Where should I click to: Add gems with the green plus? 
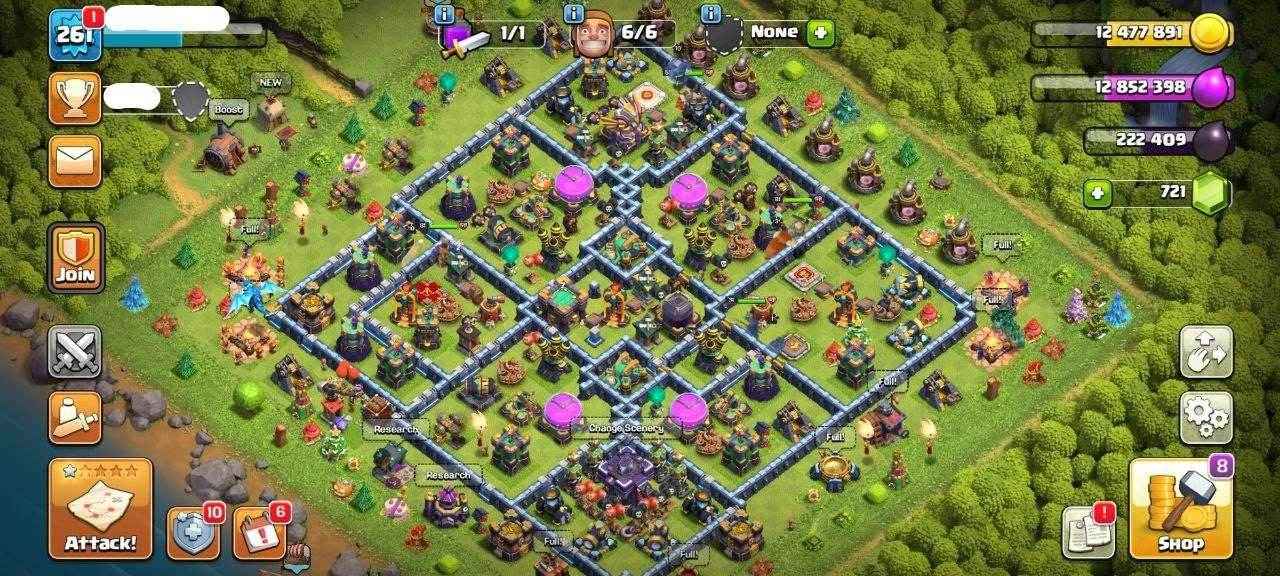1098,192
